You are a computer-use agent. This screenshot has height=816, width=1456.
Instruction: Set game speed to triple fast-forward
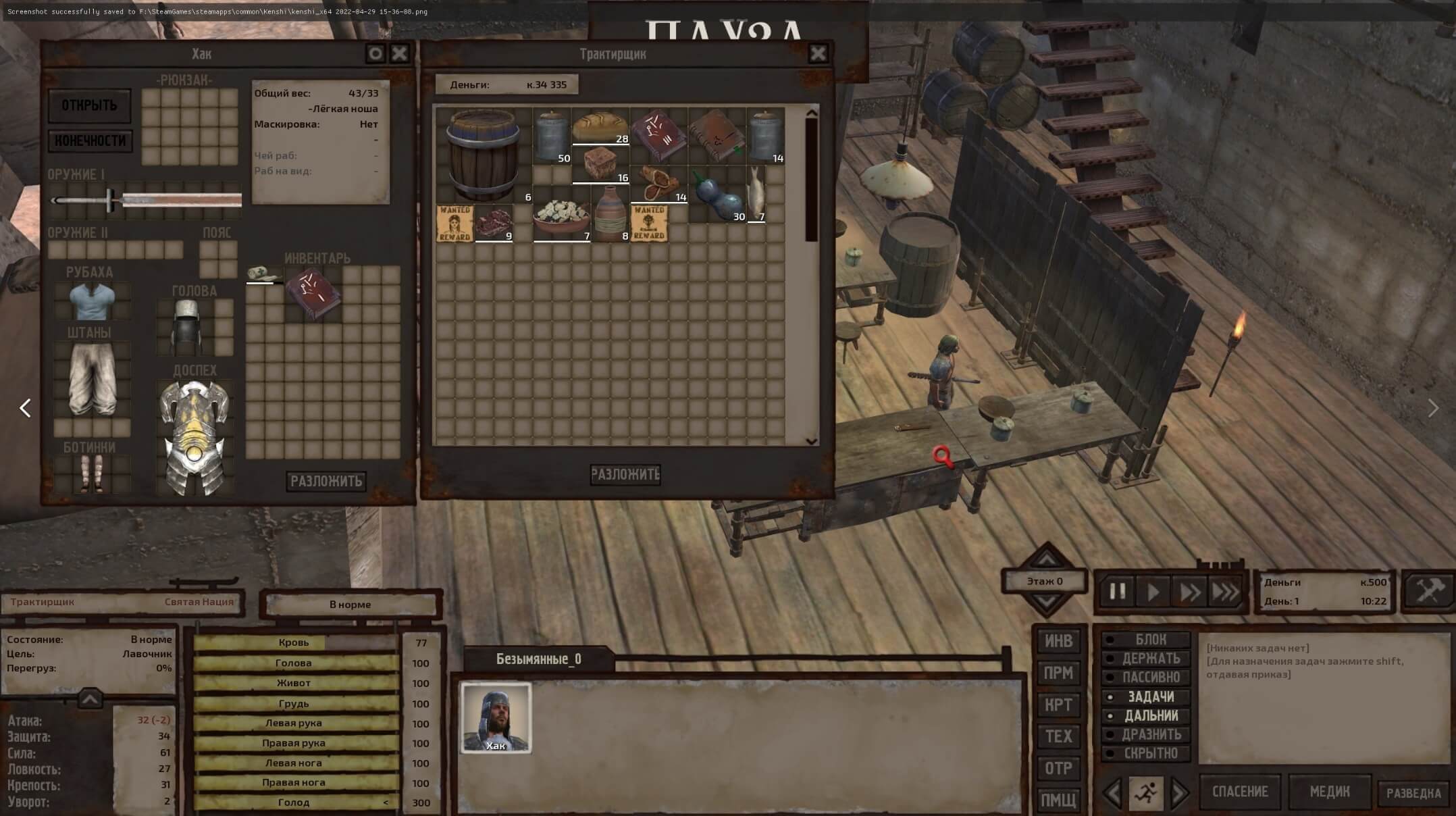point(1226,592)
